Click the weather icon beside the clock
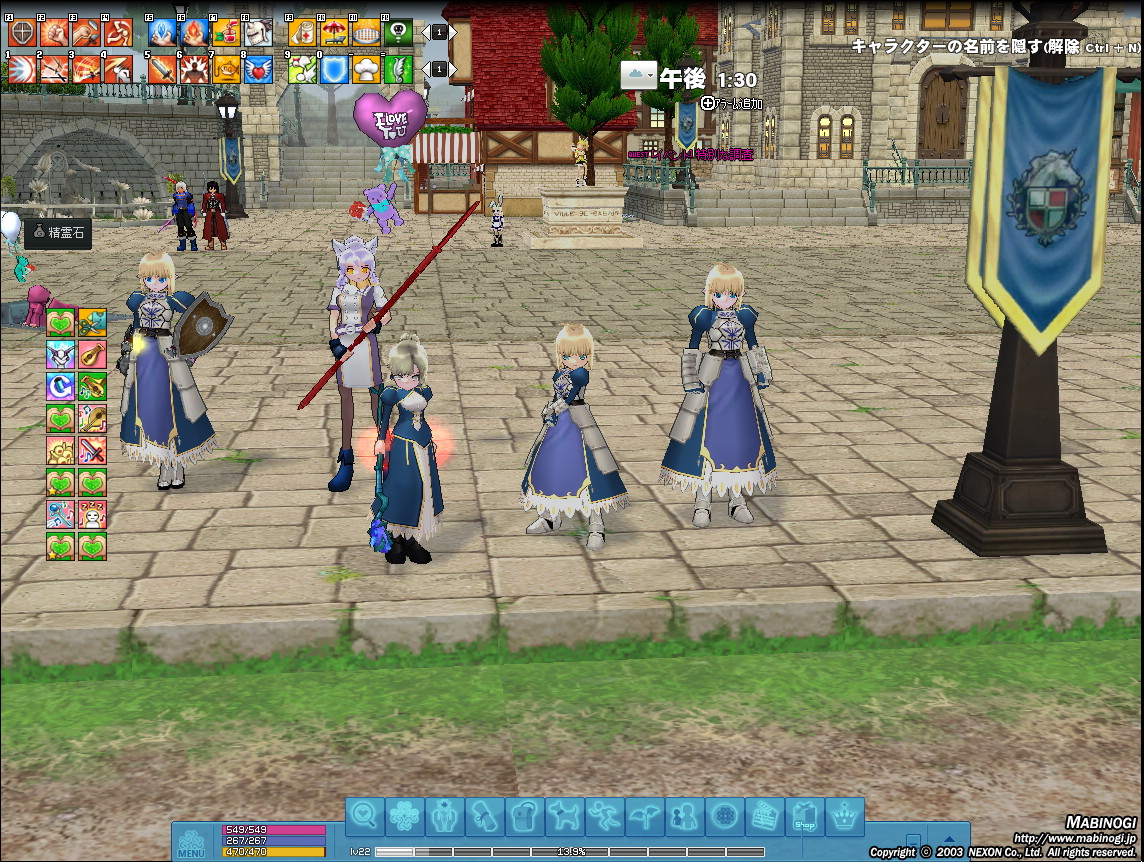This screenshot has height=862, width=1144. click(x=637, y=76)
